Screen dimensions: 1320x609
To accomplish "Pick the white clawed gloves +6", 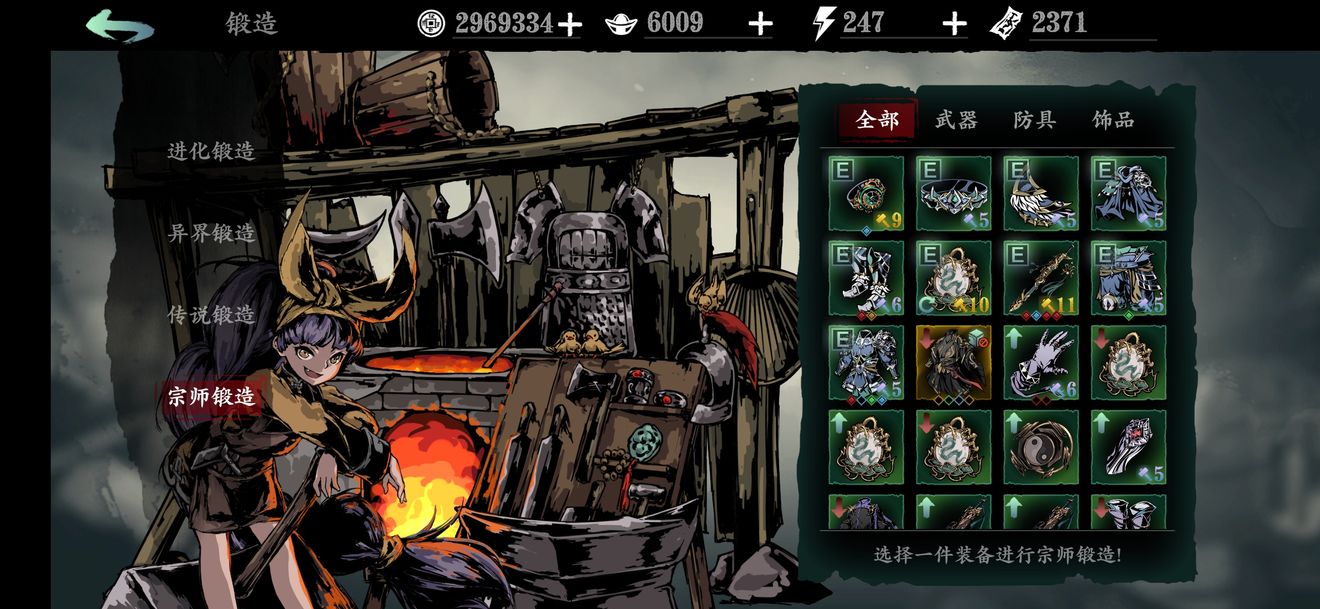I will pyautogui.click(x=1041, y=362).
